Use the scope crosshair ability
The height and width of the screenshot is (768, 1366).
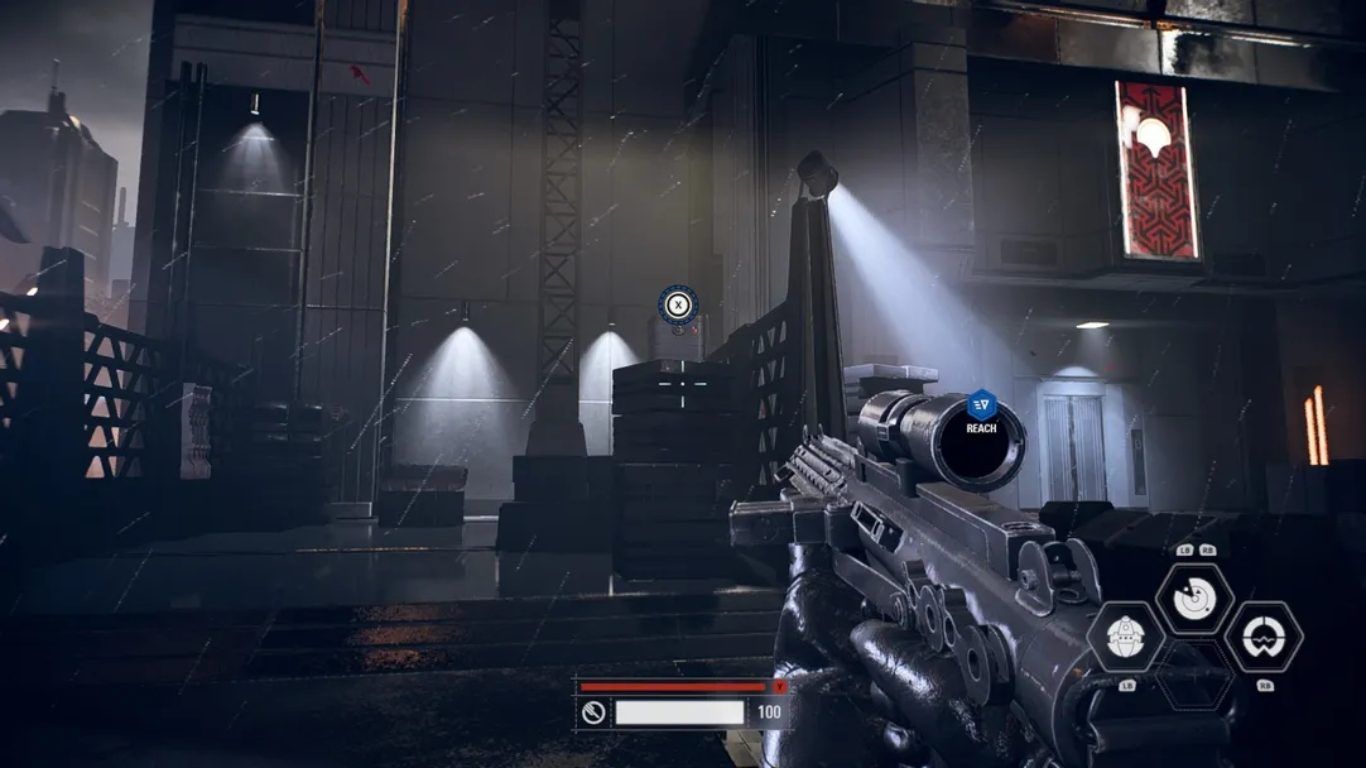click(1263, 637)
